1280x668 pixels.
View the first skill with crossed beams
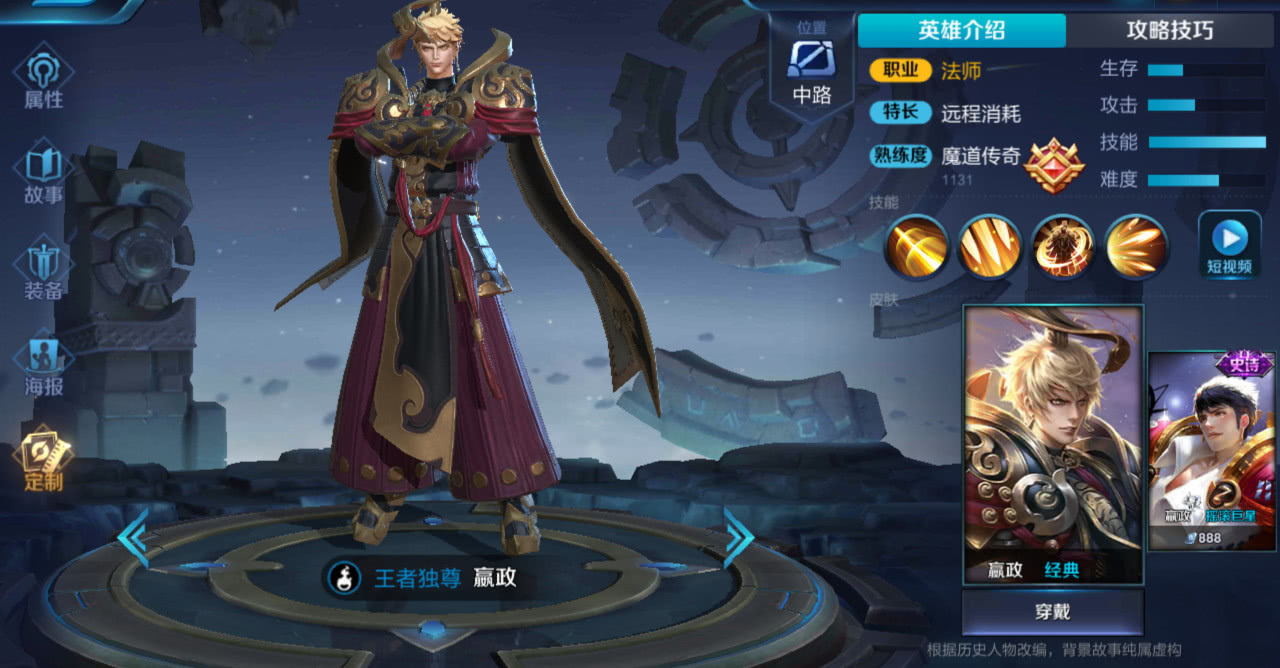[x=916, y=246]
